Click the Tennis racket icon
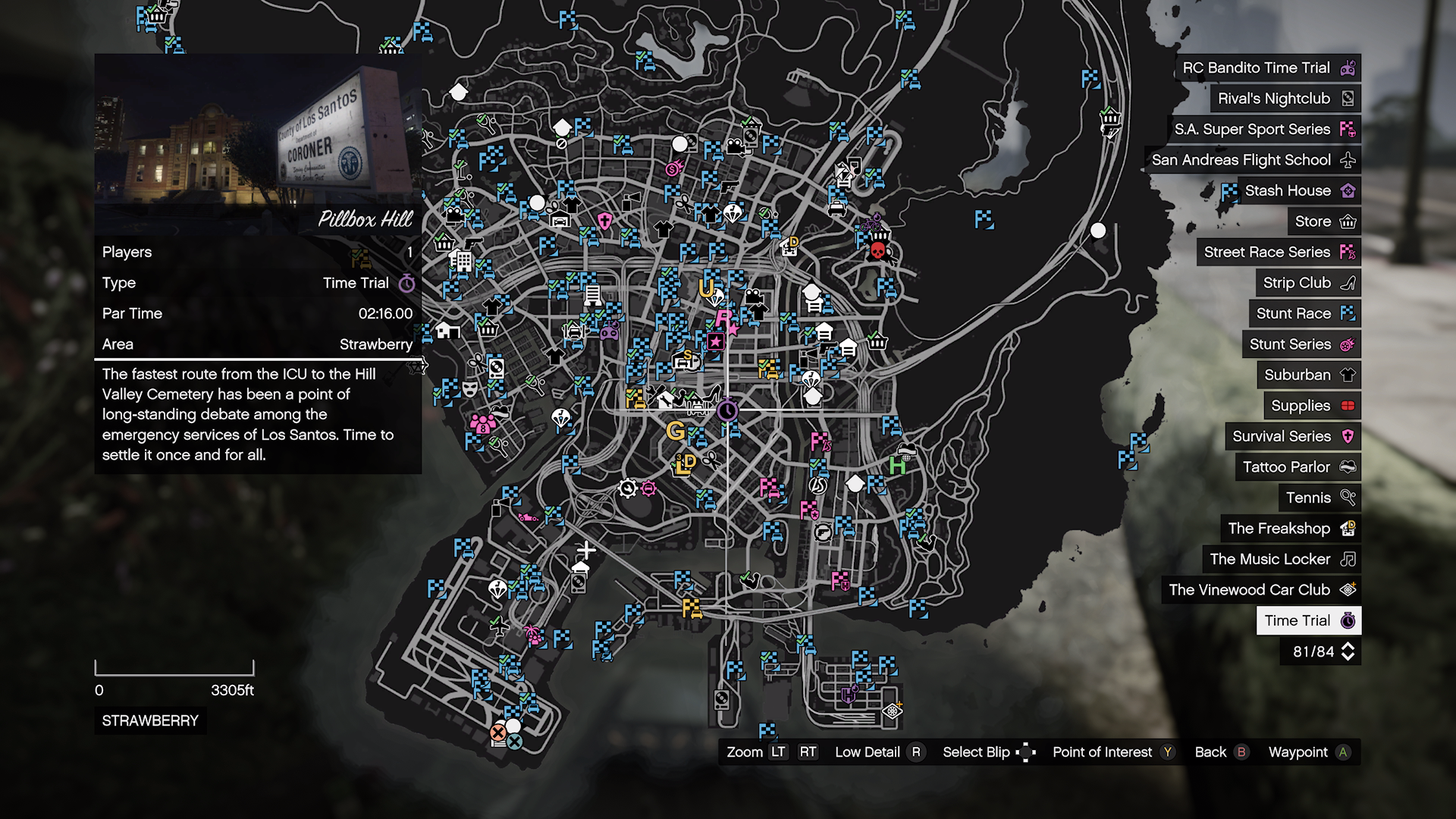The image size is (1456, 819). pyautogui.click(x=1349, y=497)
